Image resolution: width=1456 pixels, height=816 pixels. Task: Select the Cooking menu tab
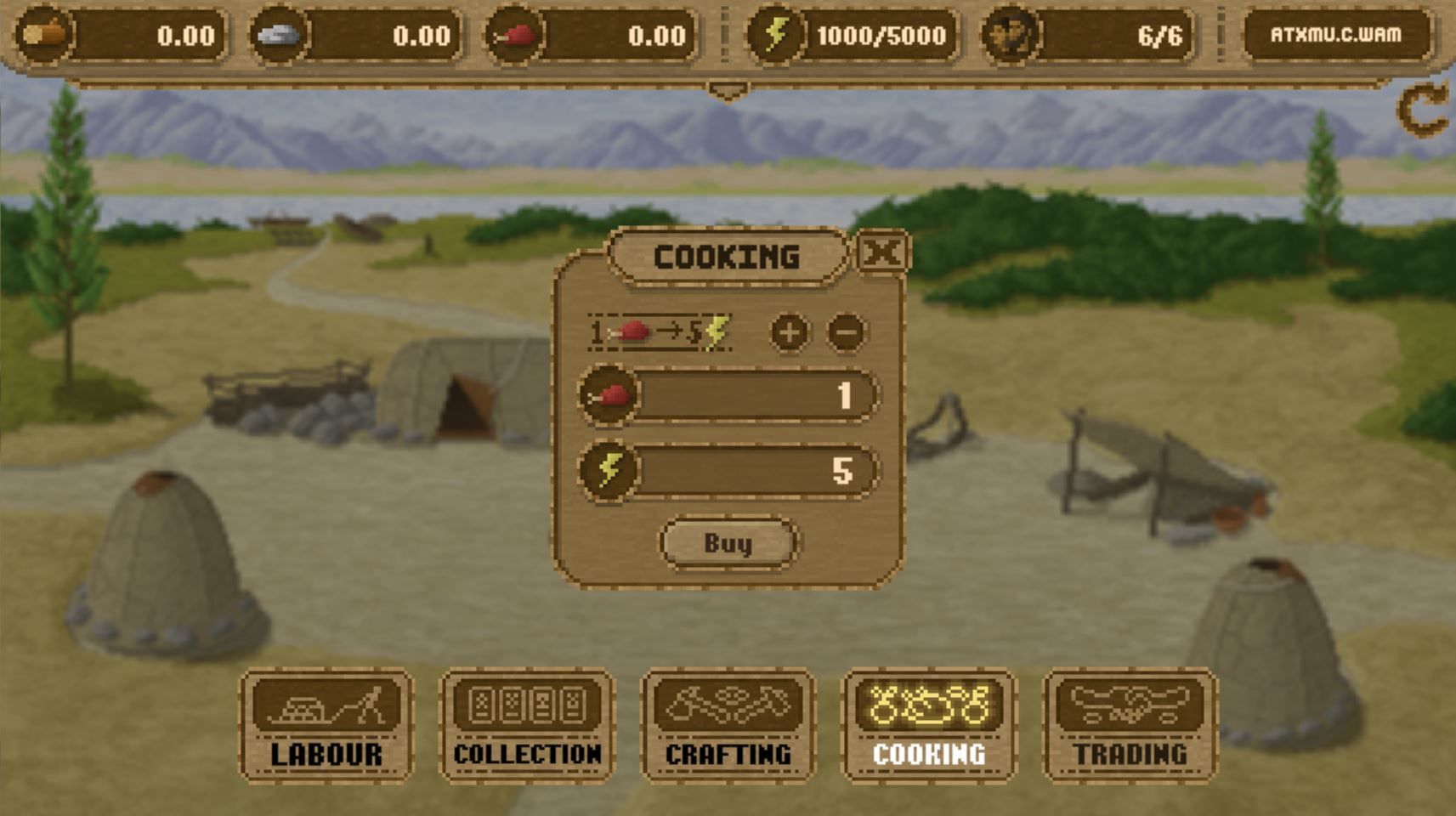pyautogui.click(x=929, y=724)
